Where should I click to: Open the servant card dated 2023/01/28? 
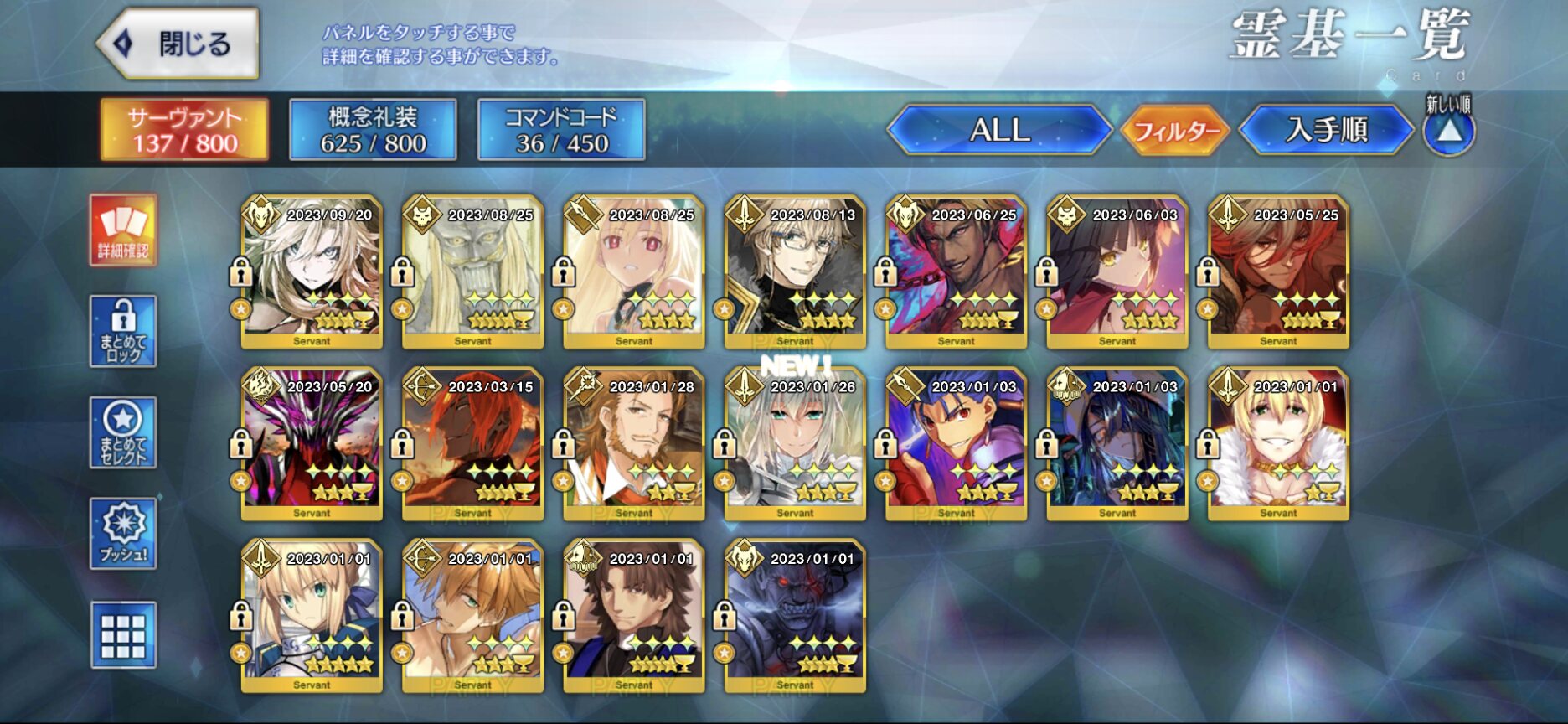pos(634,444)
